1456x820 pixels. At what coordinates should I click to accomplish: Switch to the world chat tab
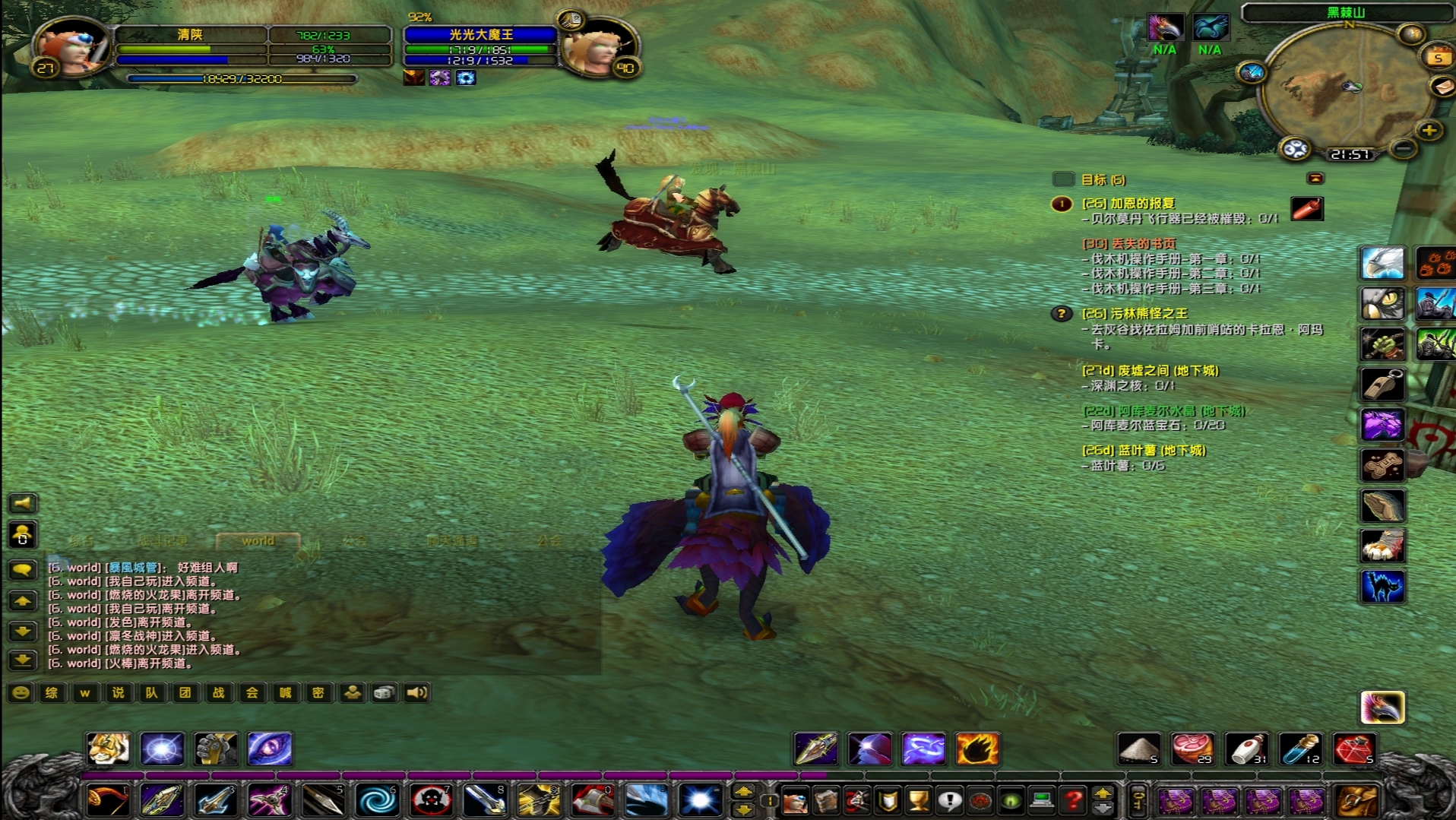(x=258, y=541)
